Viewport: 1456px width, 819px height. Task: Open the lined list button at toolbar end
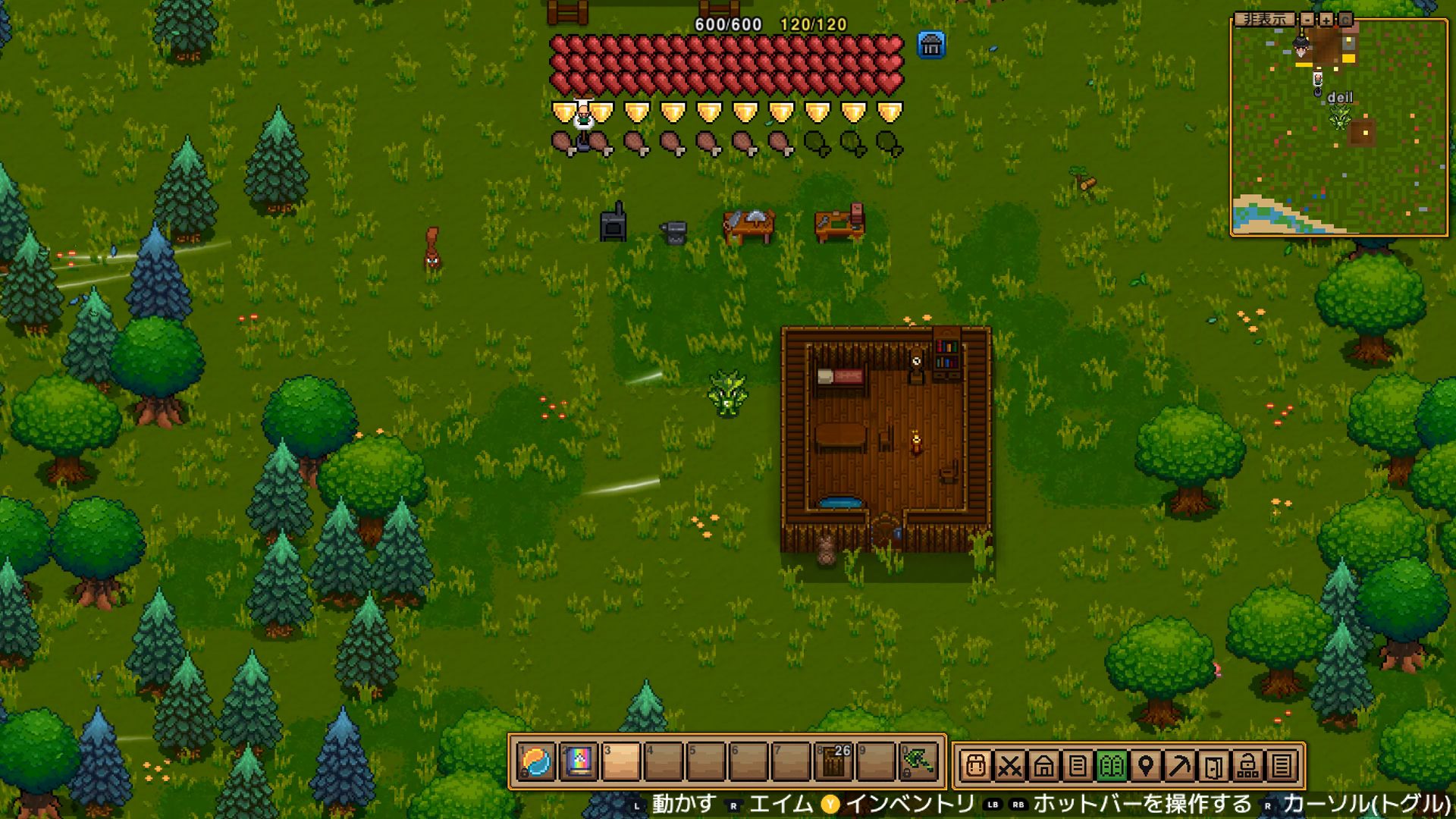pyautogui.click(x=1282, y=766)
